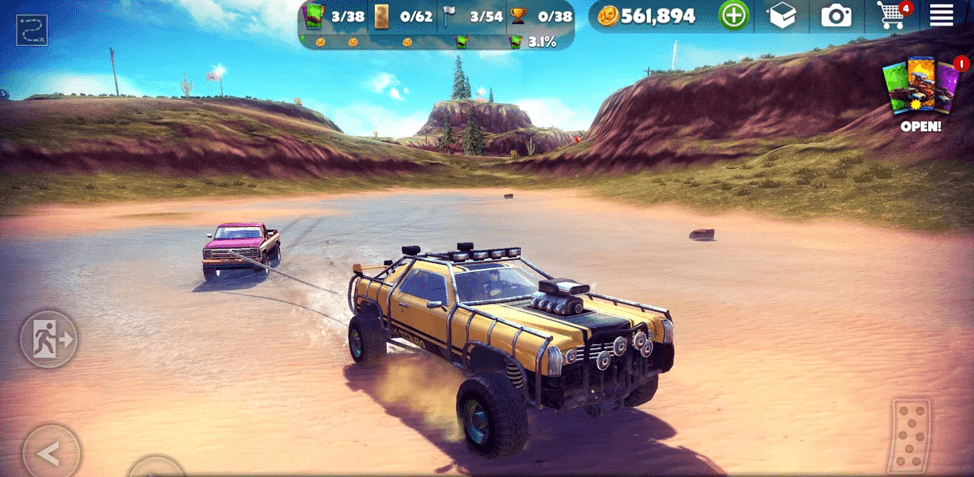Image resolution: width=974 pixels, height=477 pixels.
Task: Activate the camera photo mode
Action: [x=836, y=15]
